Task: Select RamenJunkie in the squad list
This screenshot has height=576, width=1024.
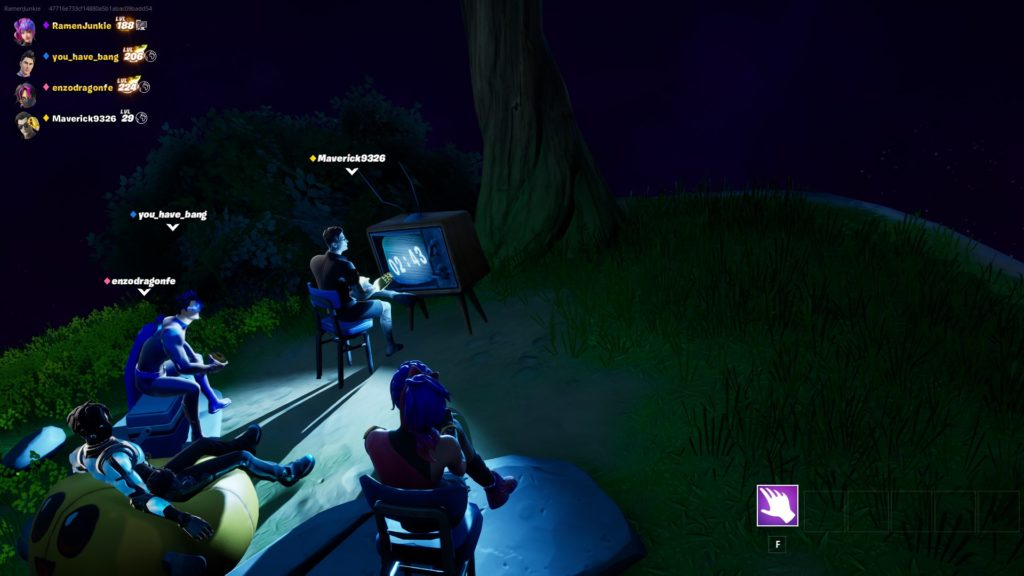Action: pyautogui.click(x=80, y=26)
